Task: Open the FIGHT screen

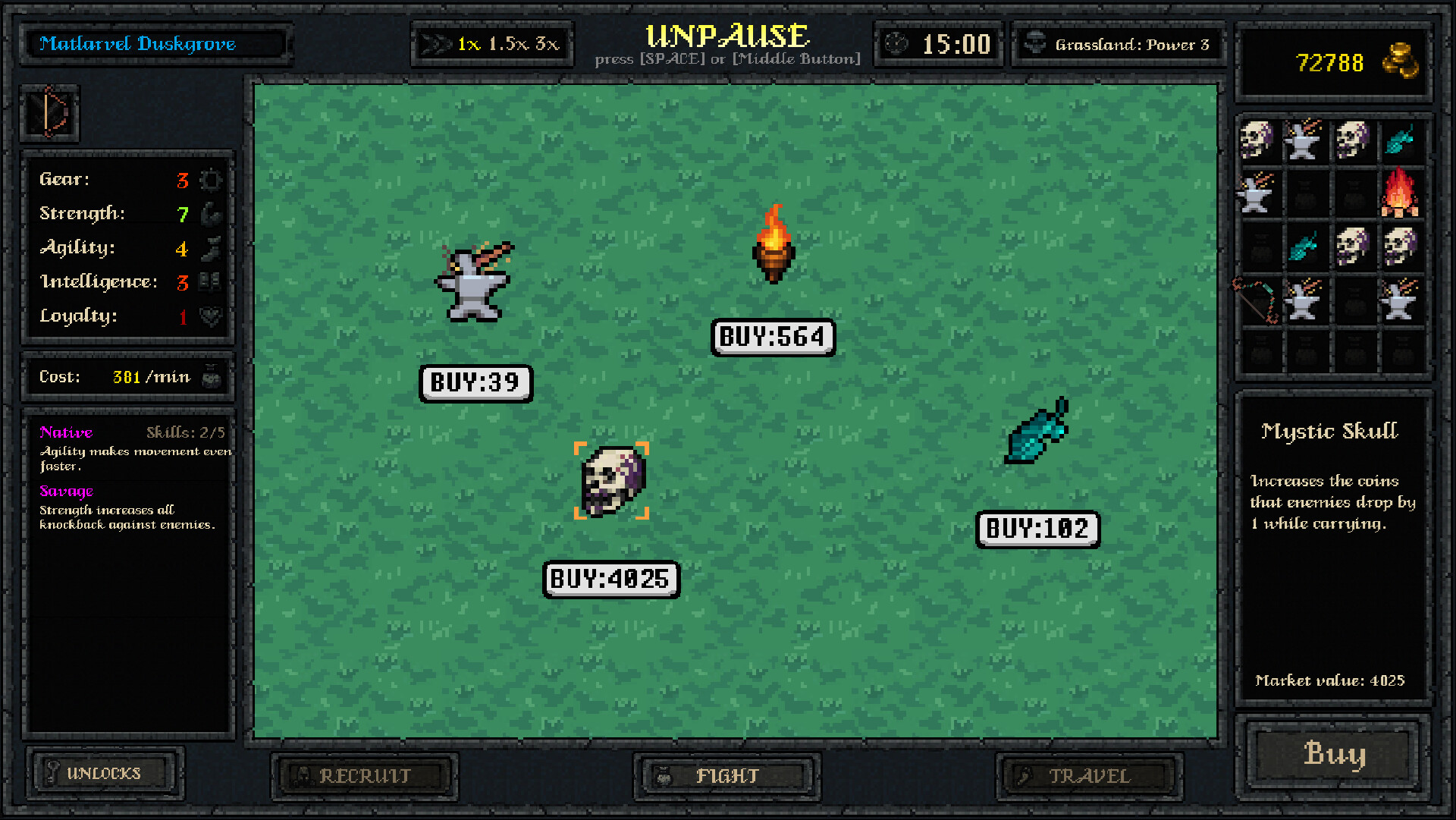Action: (726, 775)
